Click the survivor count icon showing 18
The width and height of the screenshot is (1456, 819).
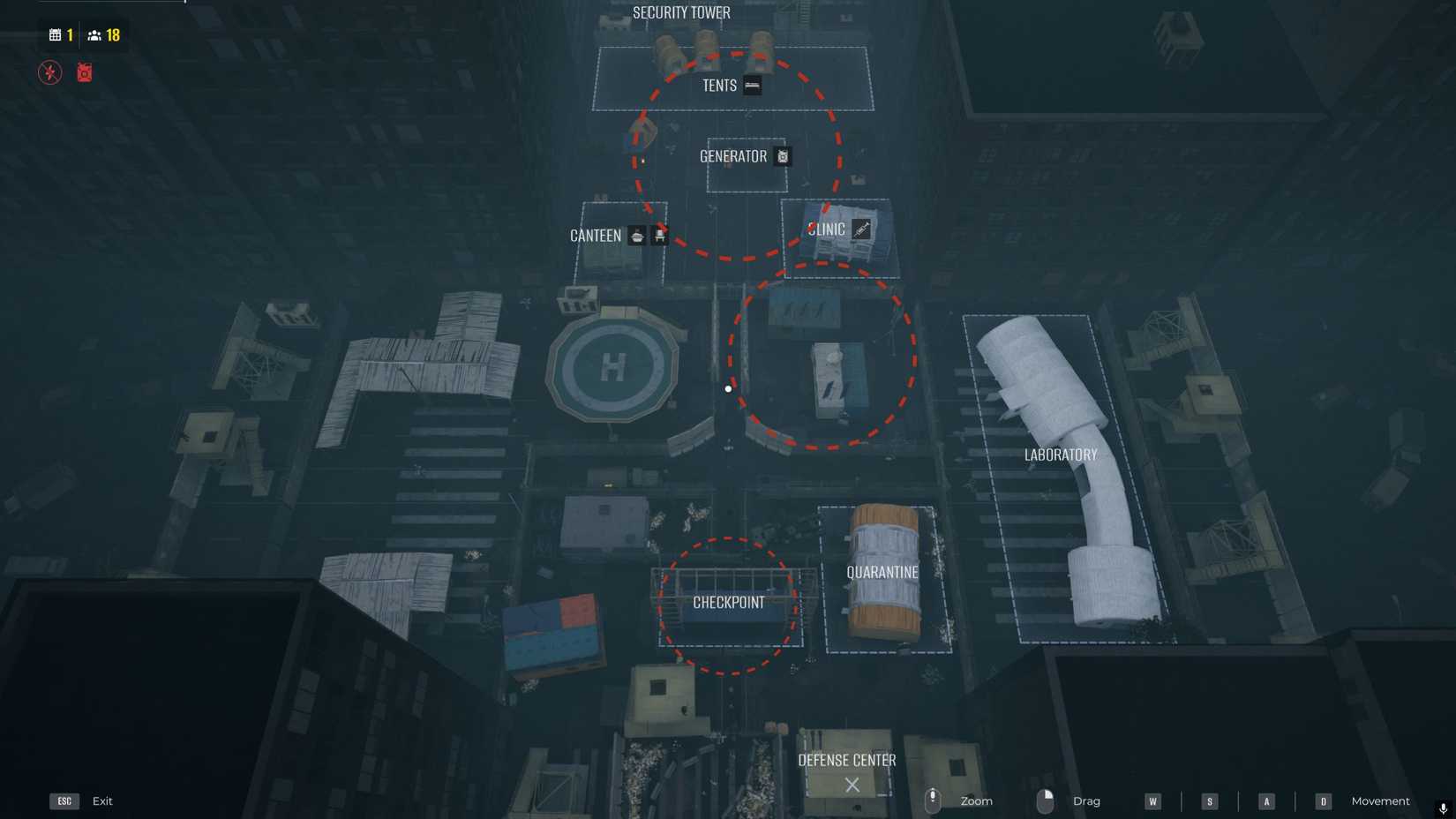[94, 35]
